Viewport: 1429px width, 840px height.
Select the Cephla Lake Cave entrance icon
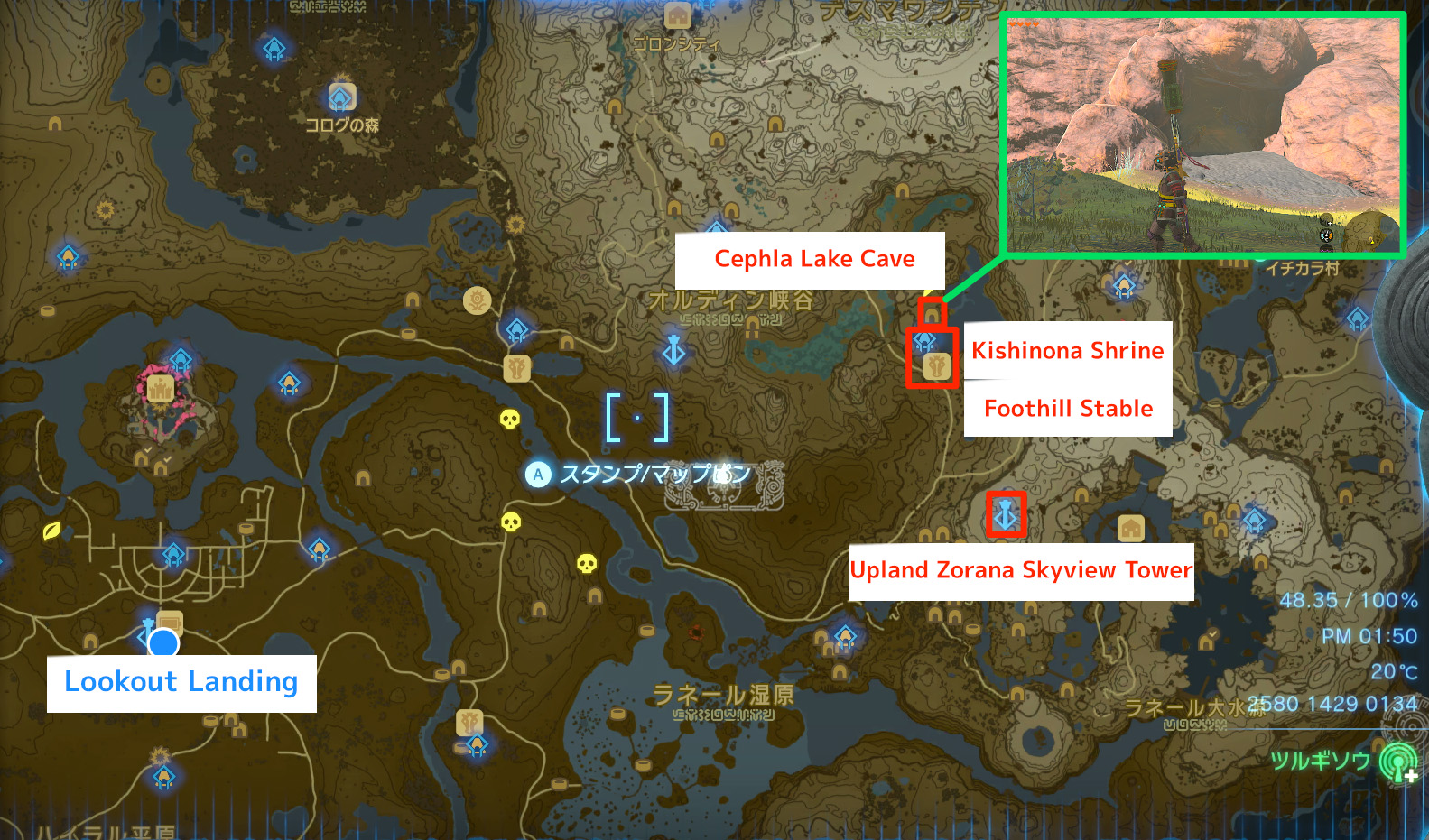931,313
